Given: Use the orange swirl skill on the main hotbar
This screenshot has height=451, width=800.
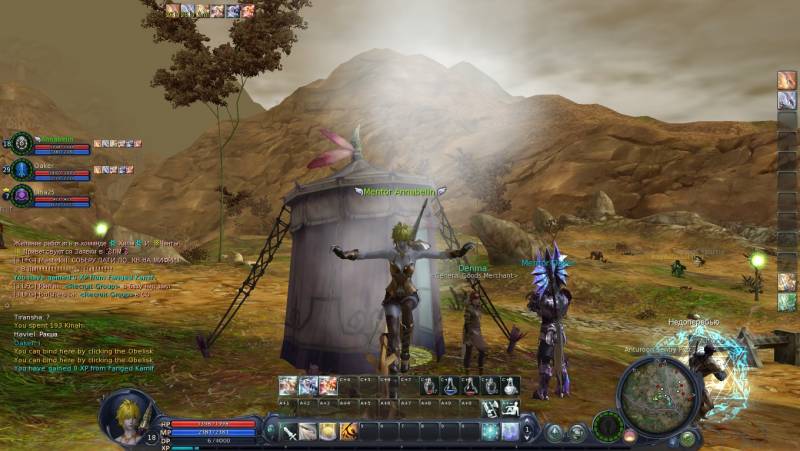Looking at the screenshot, I should click(348, 431).
